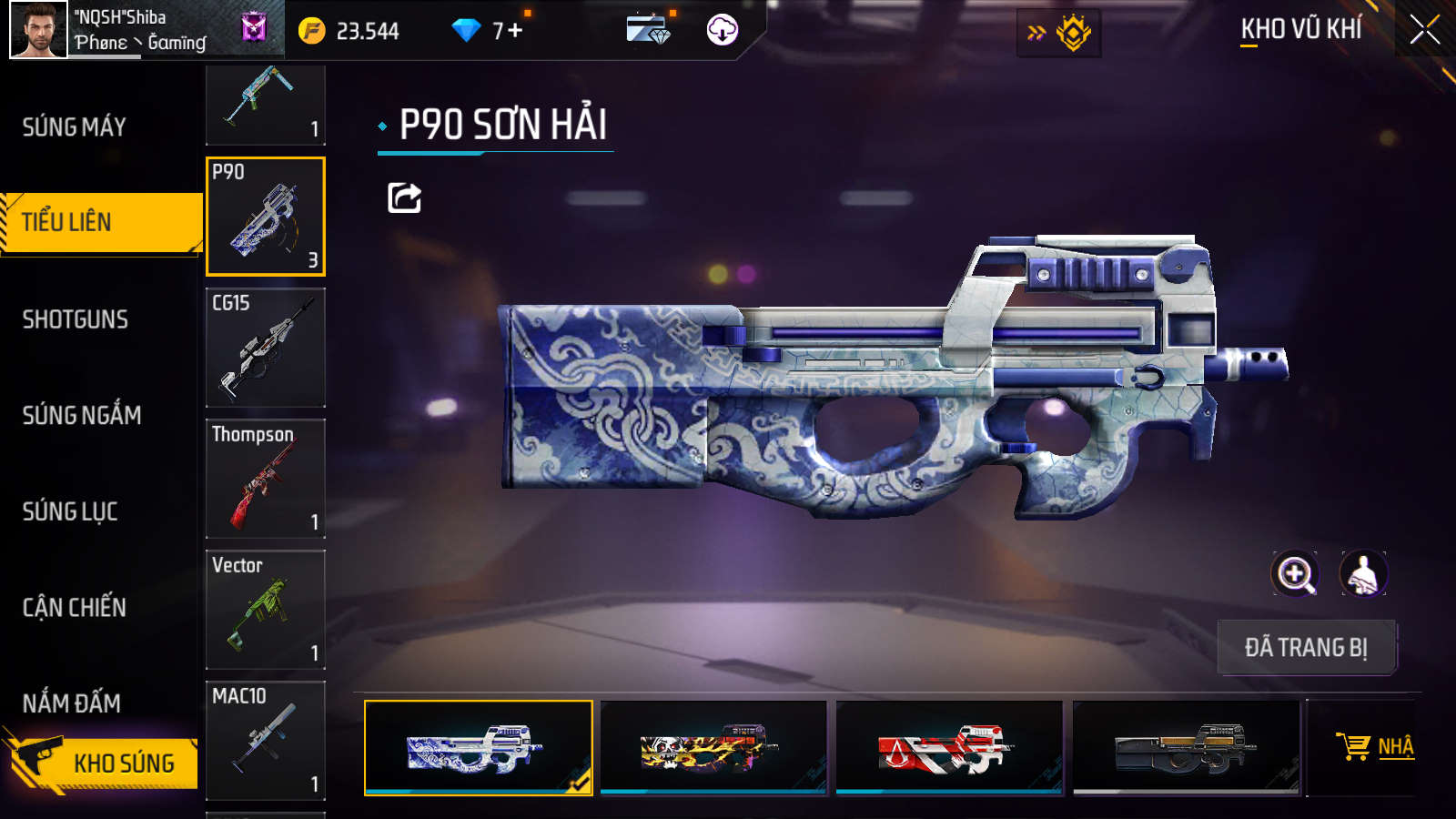Select the red and white P90 skin
The image size is (1456, 819).
(x=949, y=747)
